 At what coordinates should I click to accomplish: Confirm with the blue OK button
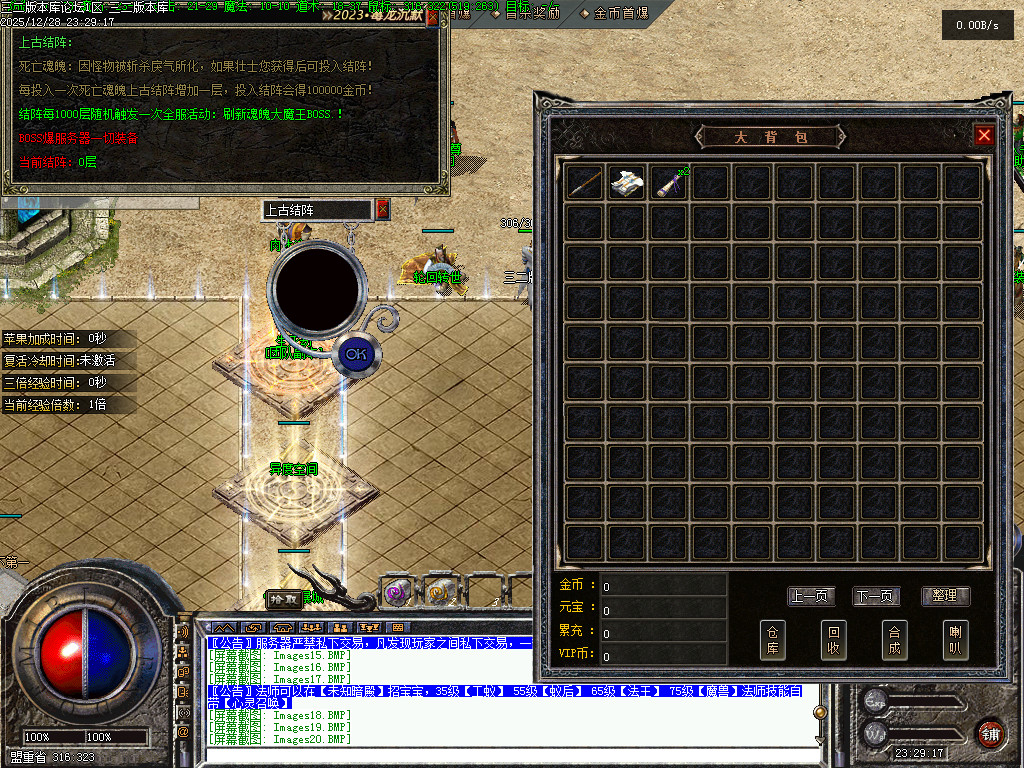(355, 353)
